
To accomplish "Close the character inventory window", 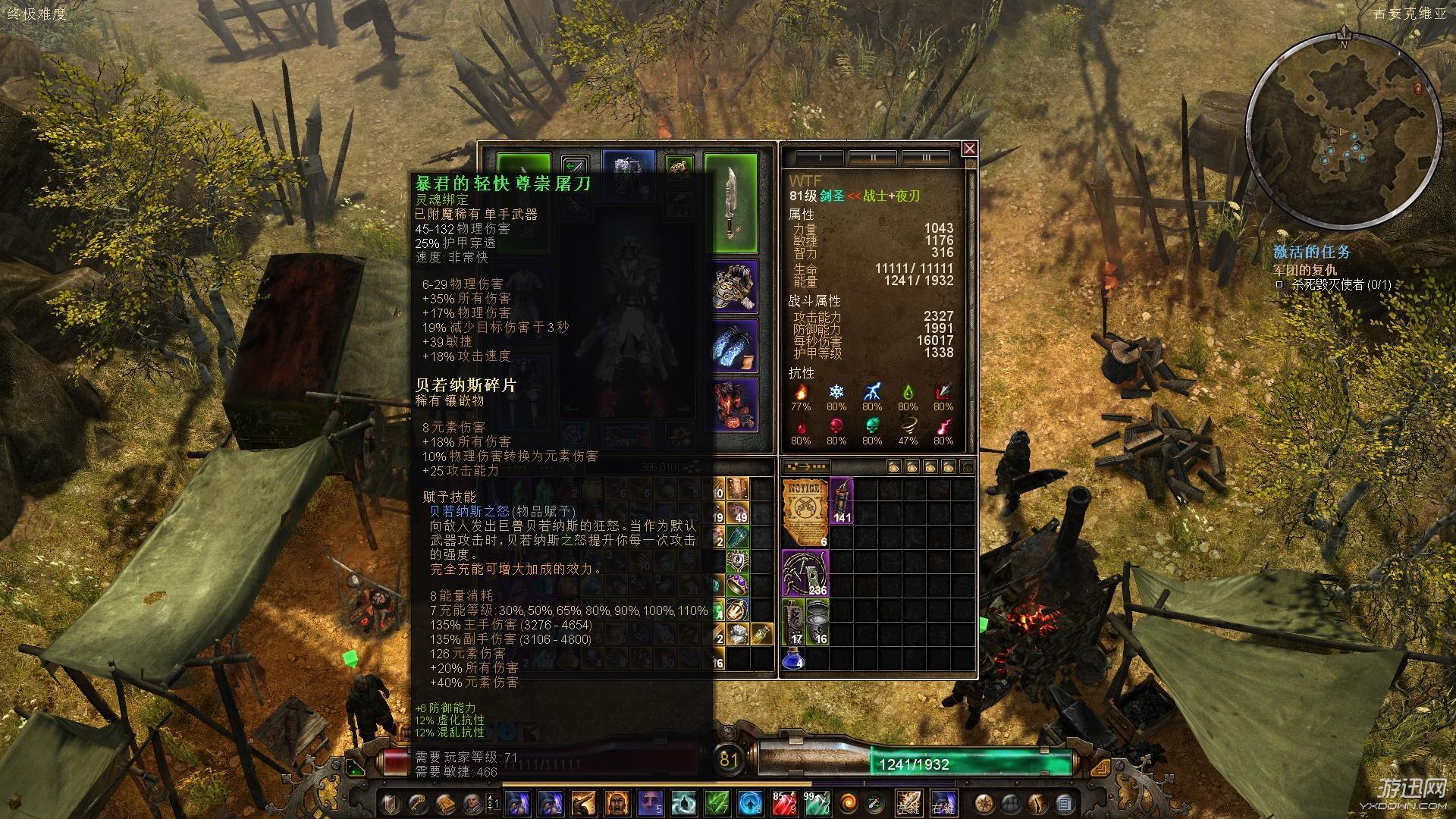I will click(969, 149).
